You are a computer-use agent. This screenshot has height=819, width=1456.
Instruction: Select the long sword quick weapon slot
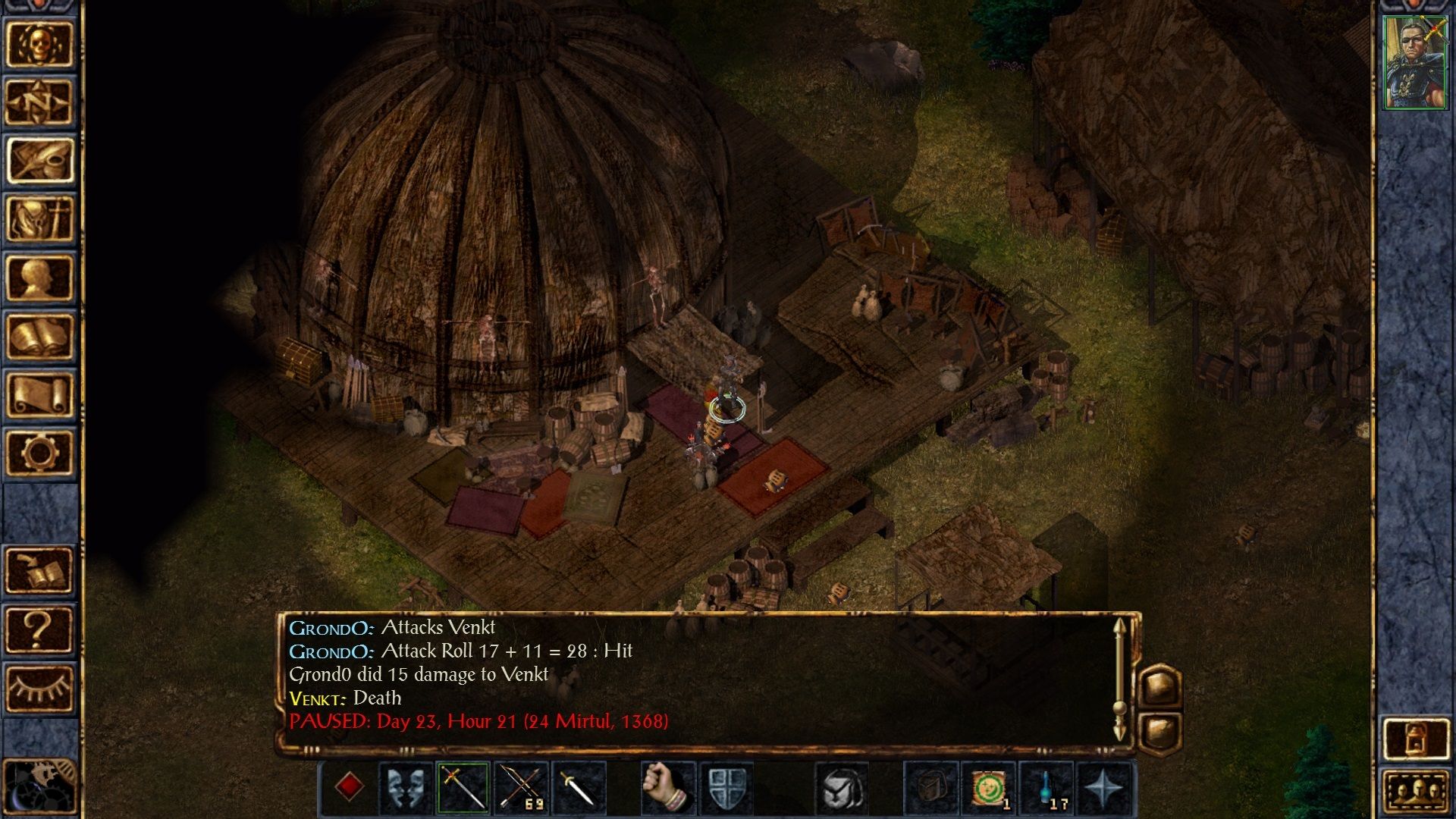[x=463, y=787]
